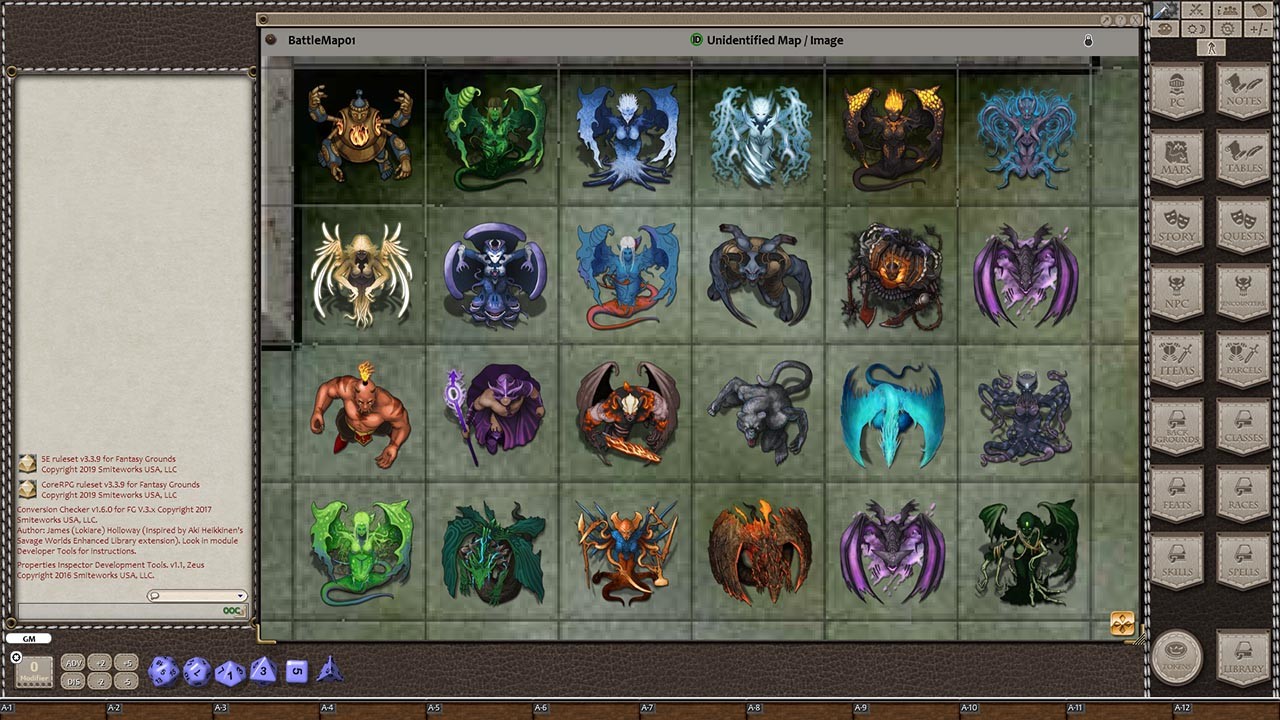
Task: Click the ADV advantage button
Action: point(73,663)
